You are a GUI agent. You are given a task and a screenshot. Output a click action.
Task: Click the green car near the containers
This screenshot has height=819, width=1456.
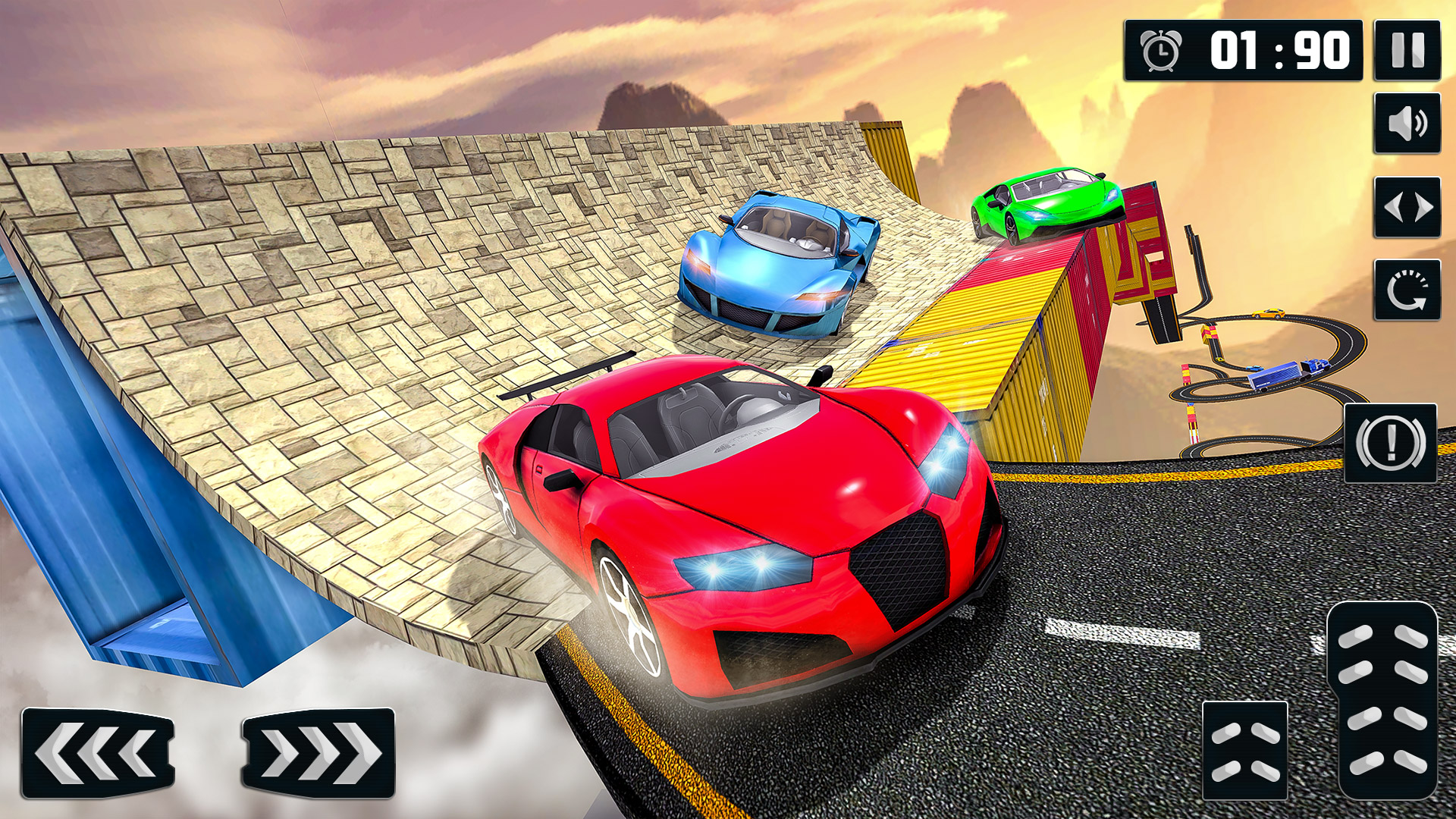click(1046, 205)
